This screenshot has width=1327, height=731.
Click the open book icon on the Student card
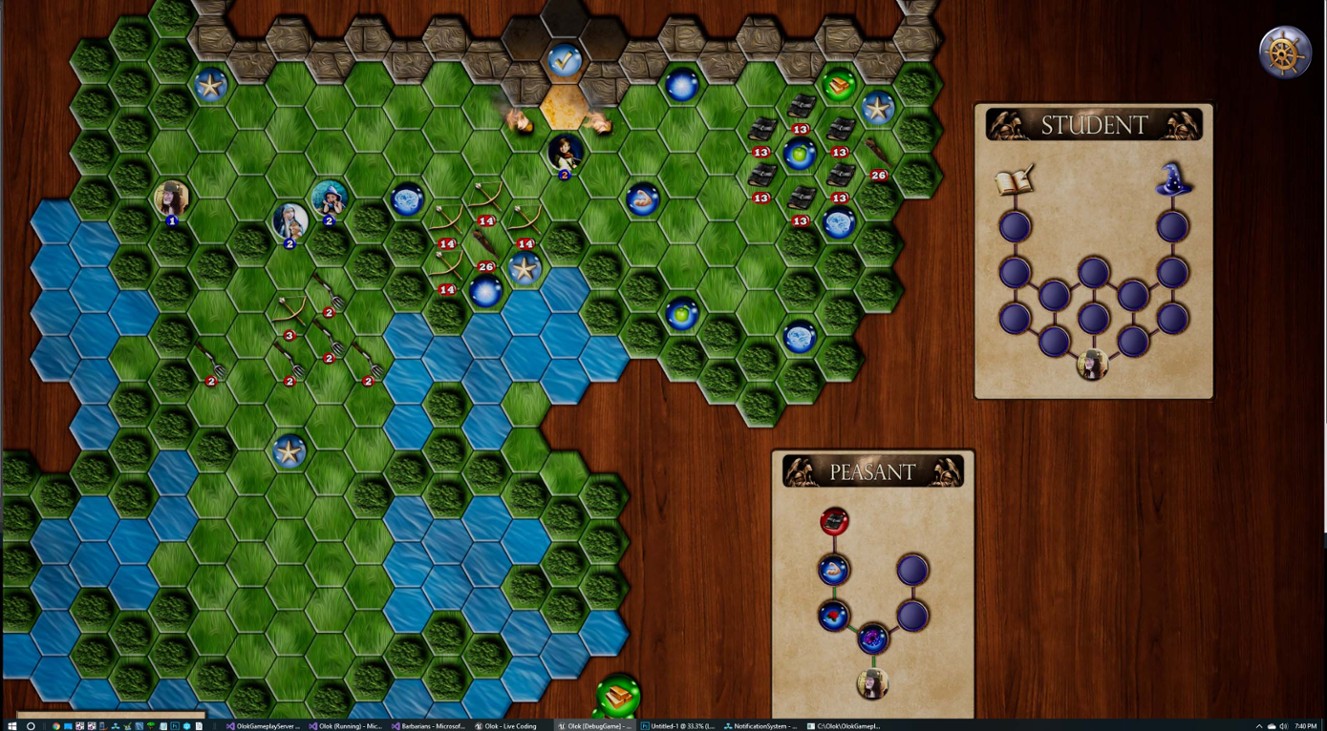click(x=1012, y=183)
